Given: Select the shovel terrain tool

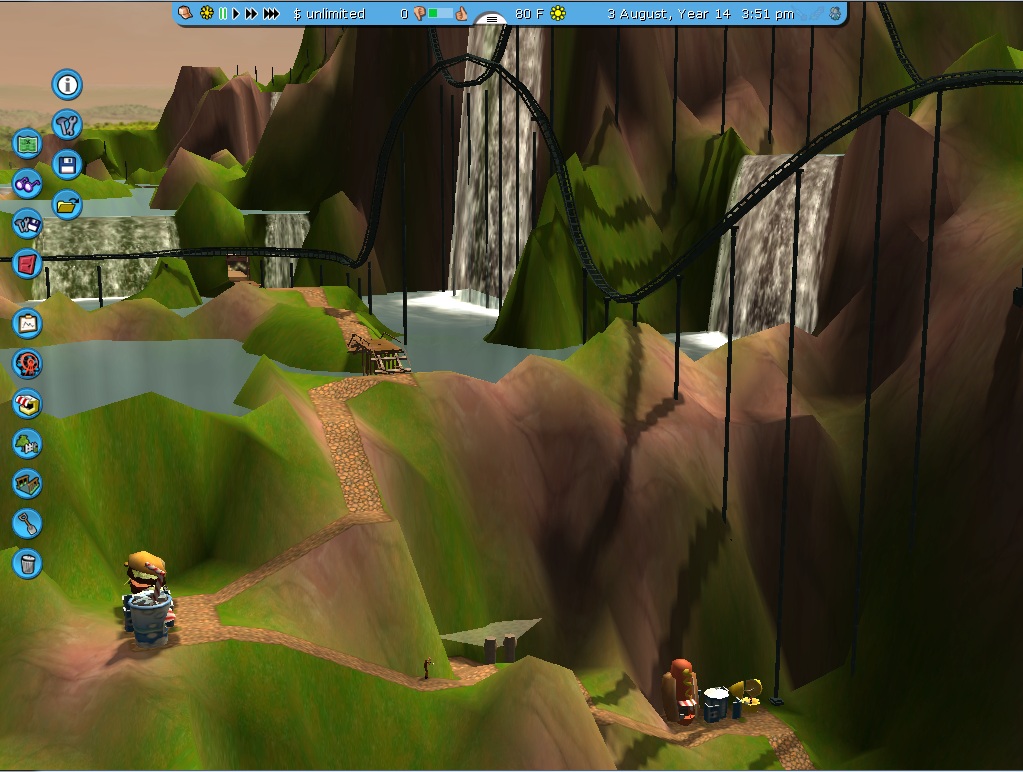Looking at the screenshot, I should 27,523.
